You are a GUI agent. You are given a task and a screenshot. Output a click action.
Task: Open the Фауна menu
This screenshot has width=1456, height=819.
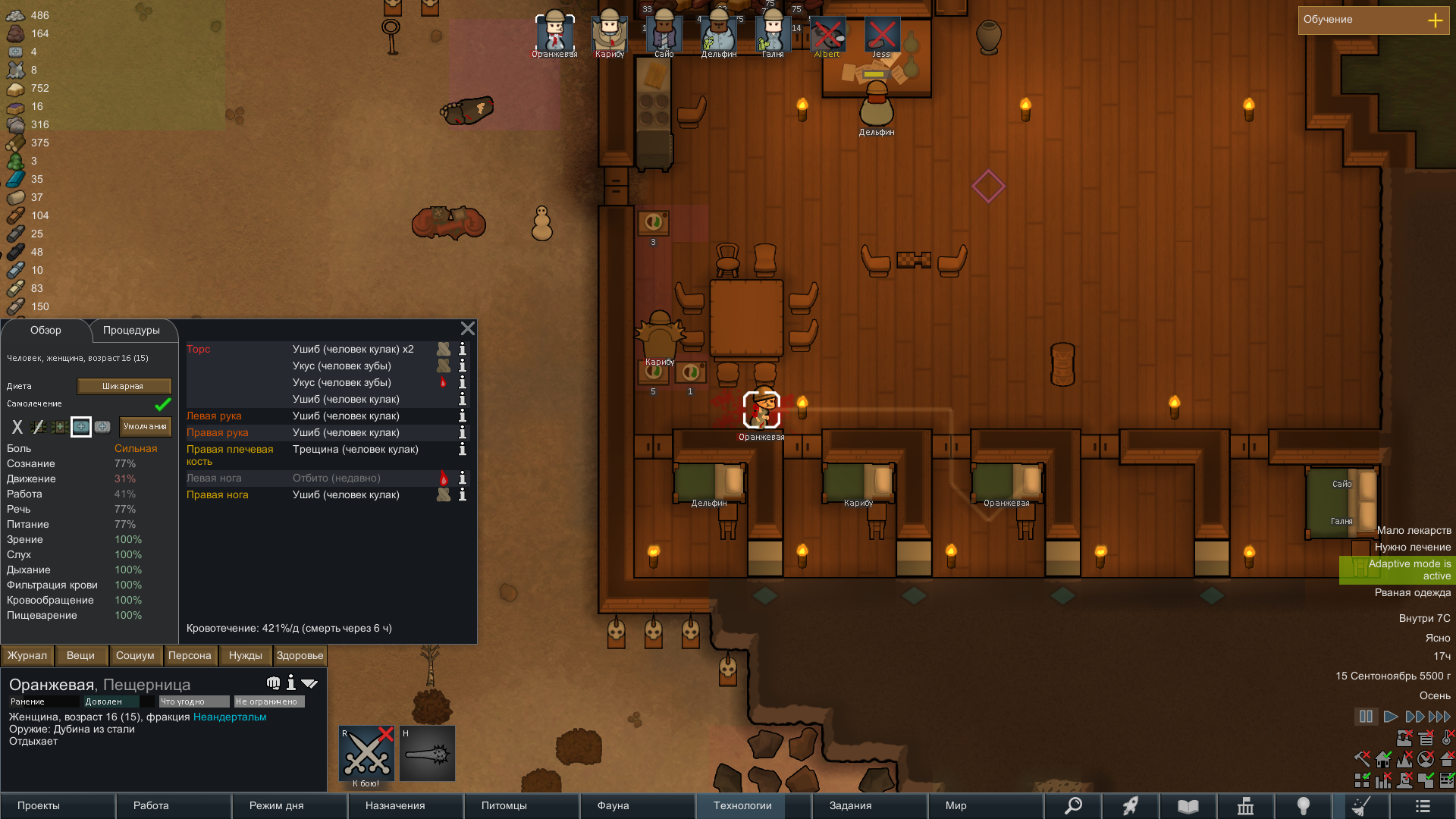[613, 806]
